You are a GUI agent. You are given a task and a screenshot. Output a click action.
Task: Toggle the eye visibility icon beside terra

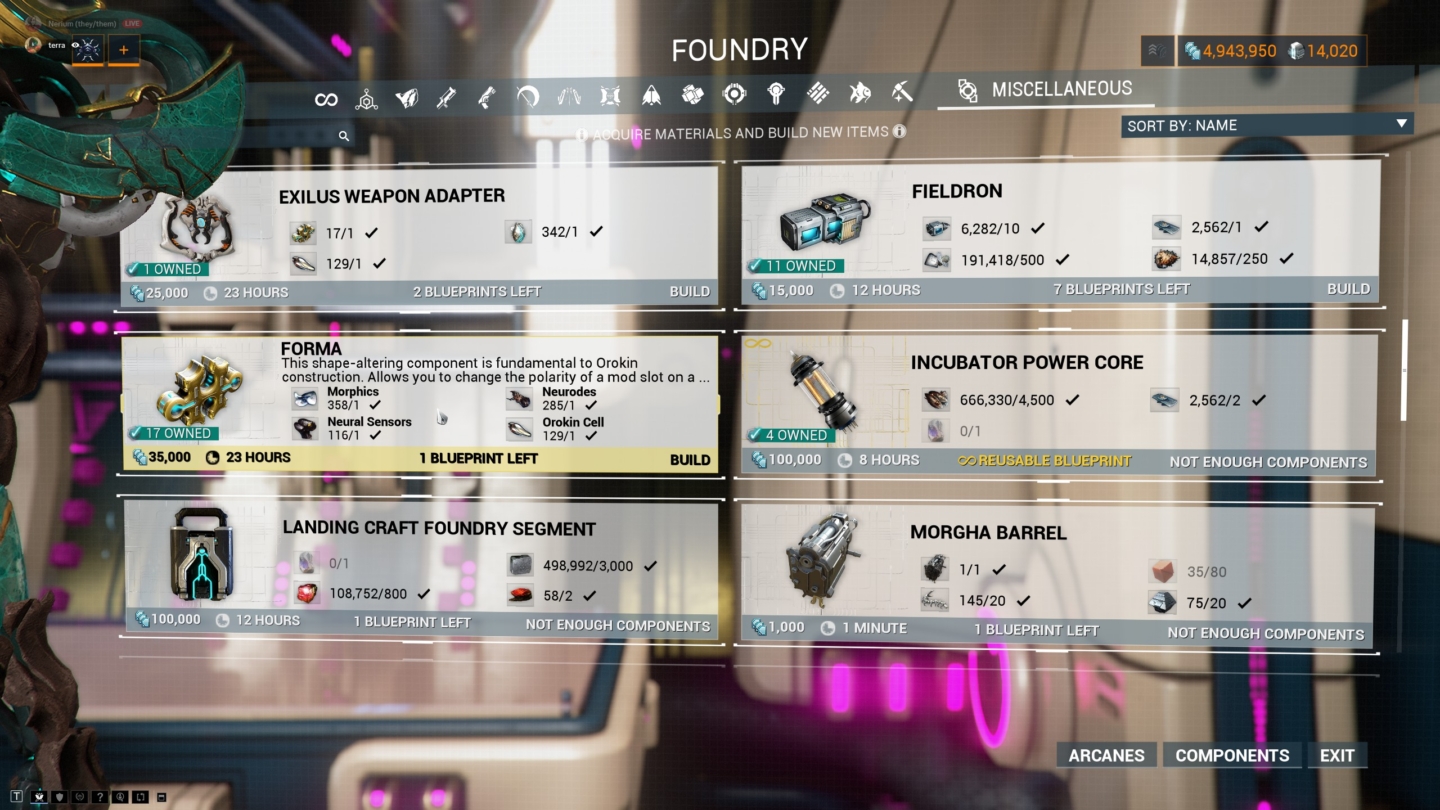pos(73,46)
